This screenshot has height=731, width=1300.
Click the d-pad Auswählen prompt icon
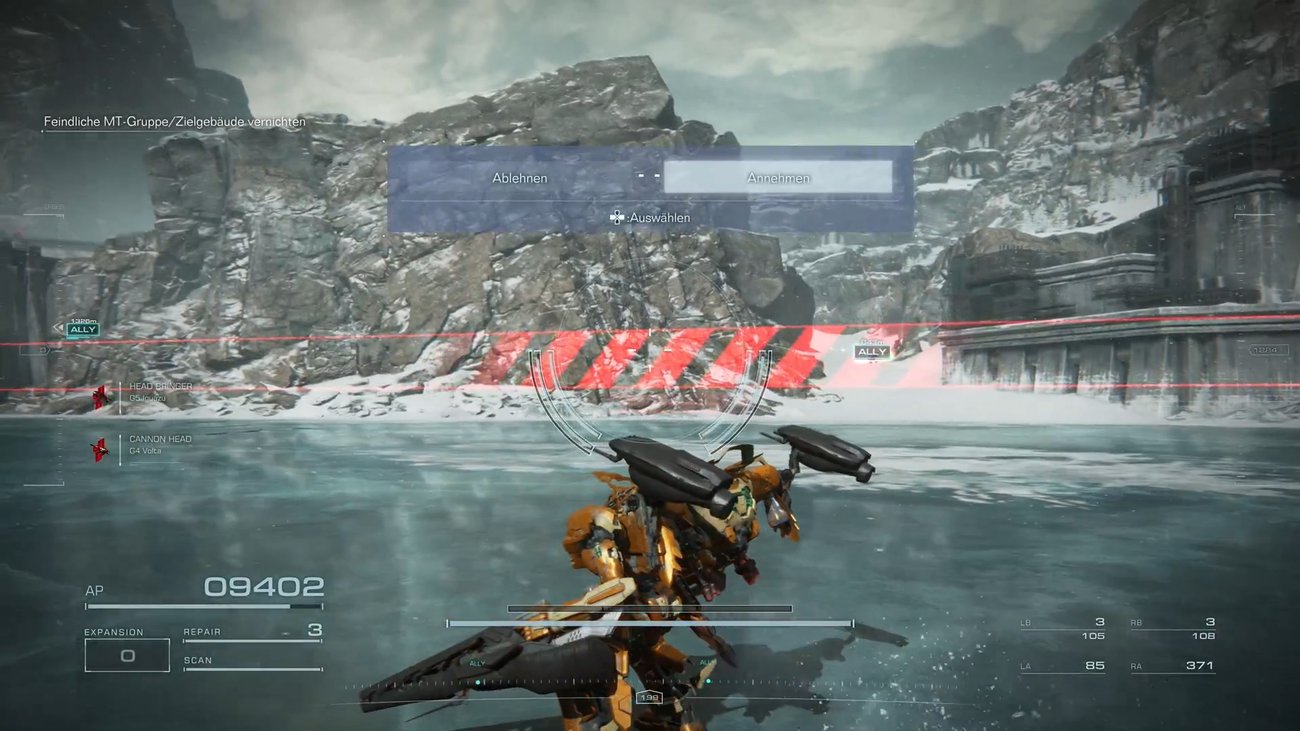click(x=618, y=216)
